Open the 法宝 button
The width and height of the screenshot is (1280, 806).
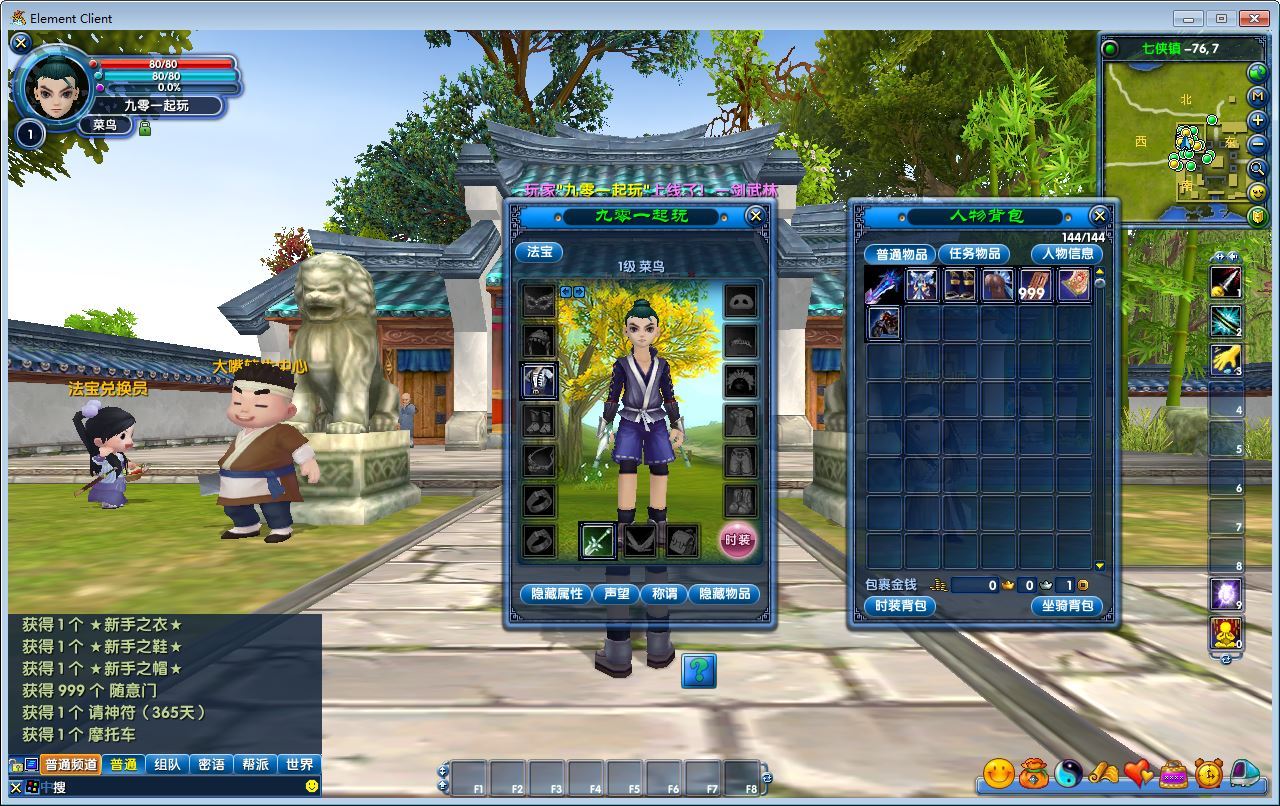[539, 252]
